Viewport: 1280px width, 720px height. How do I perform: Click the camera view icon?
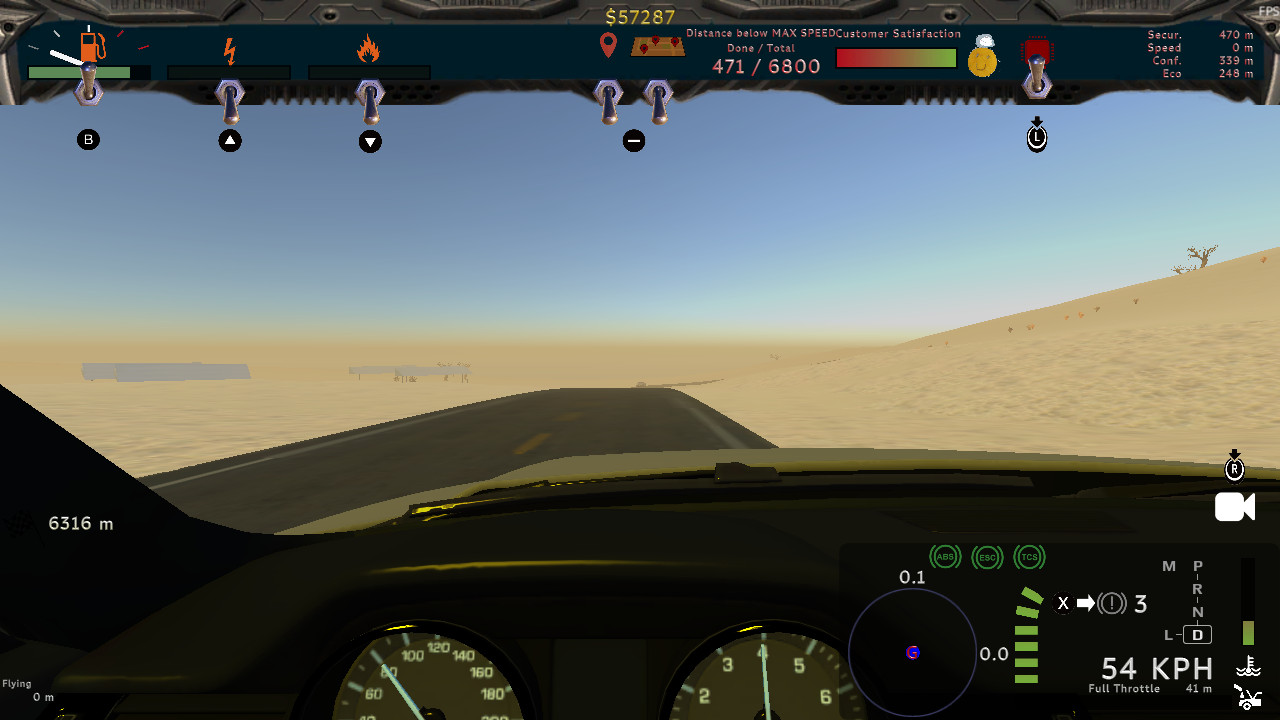pyautogui.click(x=1234, y=507)
